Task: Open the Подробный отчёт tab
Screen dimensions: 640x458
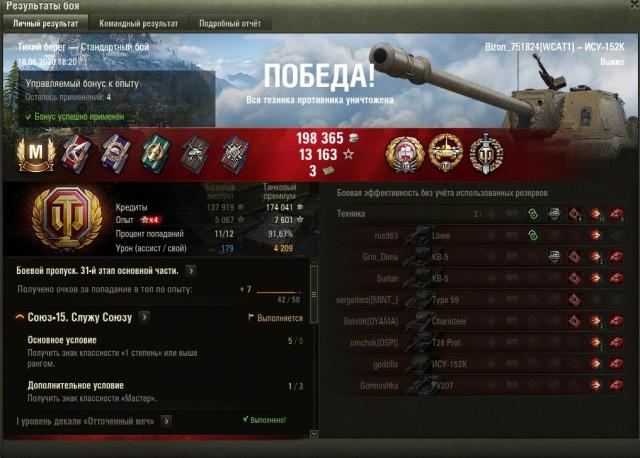Action: [229, 22]
